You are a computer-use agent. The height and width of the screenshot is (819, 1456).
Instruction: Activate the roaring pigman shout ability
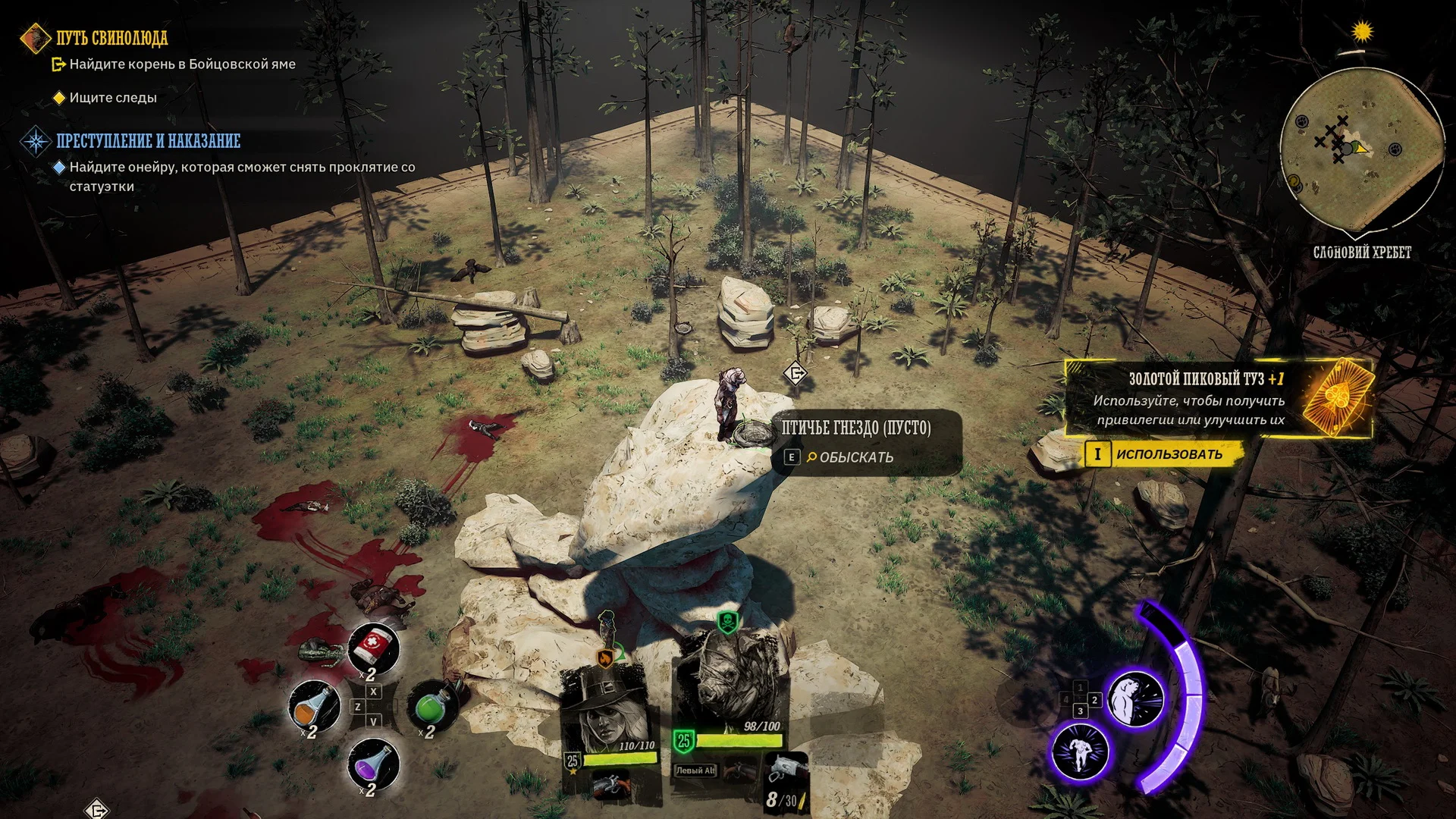1135,699
